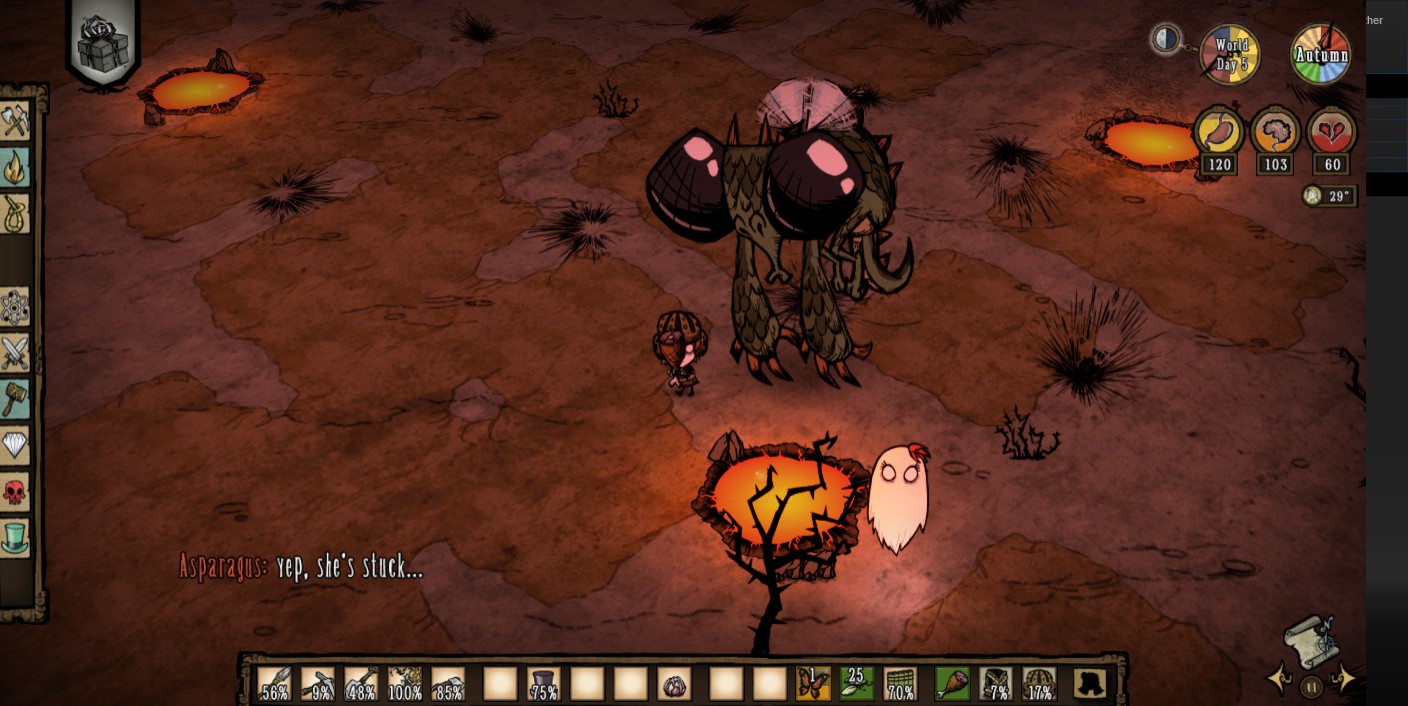Rotate the camera with the left arrow

click(1279, 680)
